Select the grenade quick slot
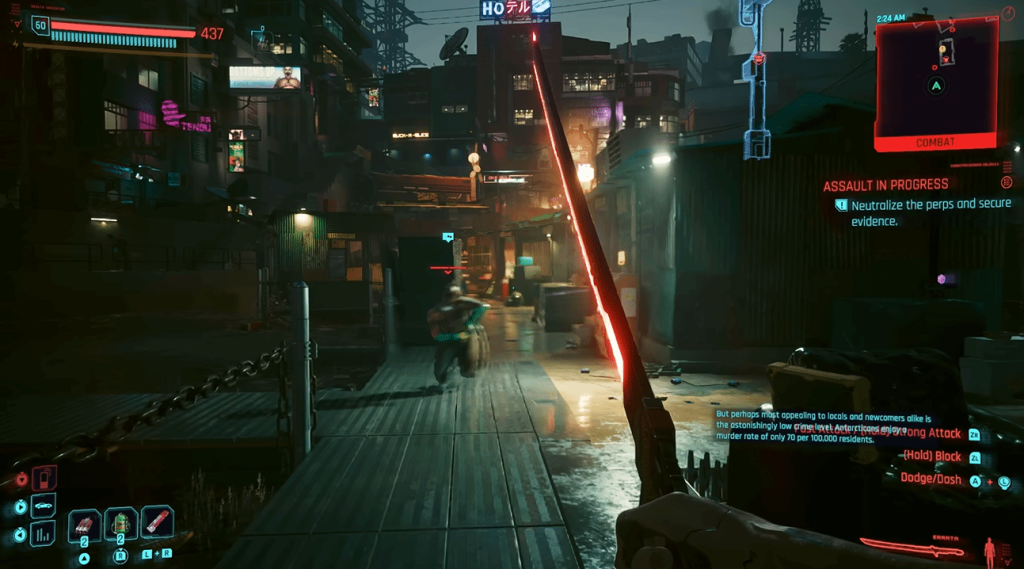Image resolution: width=1024 pixels, height=569 pixels. coord(84,524)
